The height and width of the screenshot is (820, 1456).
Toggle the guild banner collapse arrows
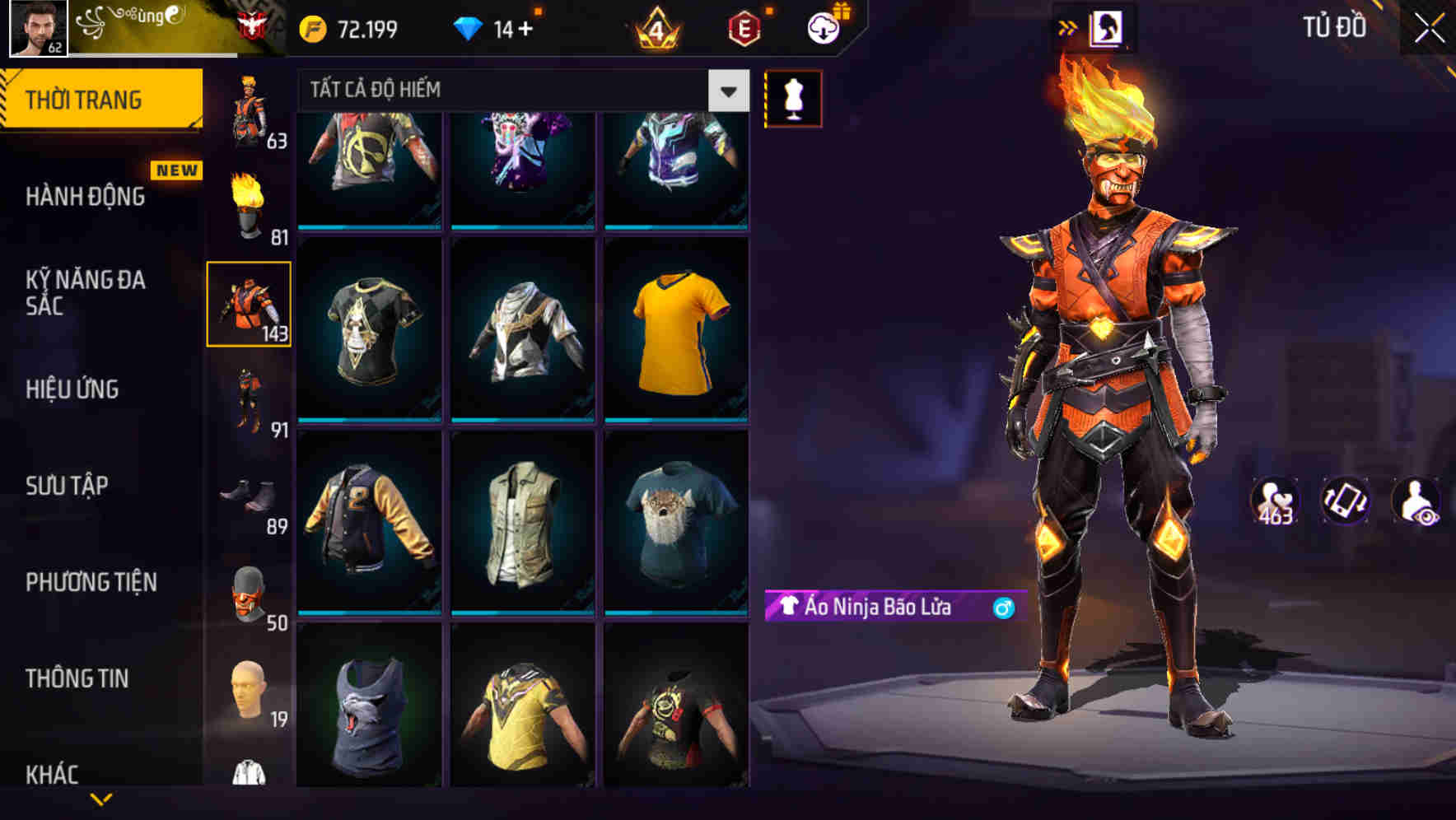click(x=1069, y=26)
